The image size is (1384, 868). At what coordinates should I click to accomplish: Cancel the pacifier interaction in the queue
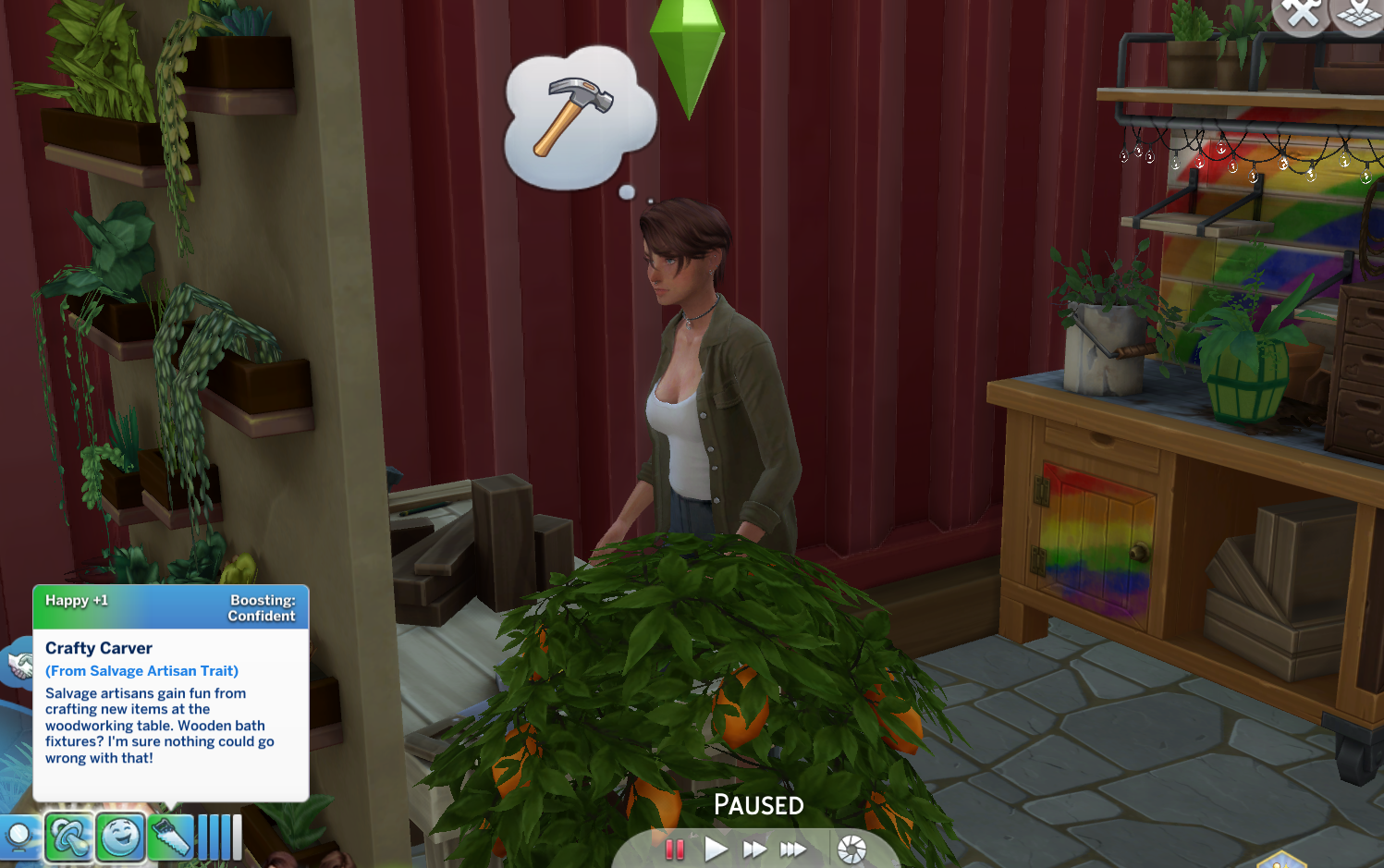coord(69,837)
